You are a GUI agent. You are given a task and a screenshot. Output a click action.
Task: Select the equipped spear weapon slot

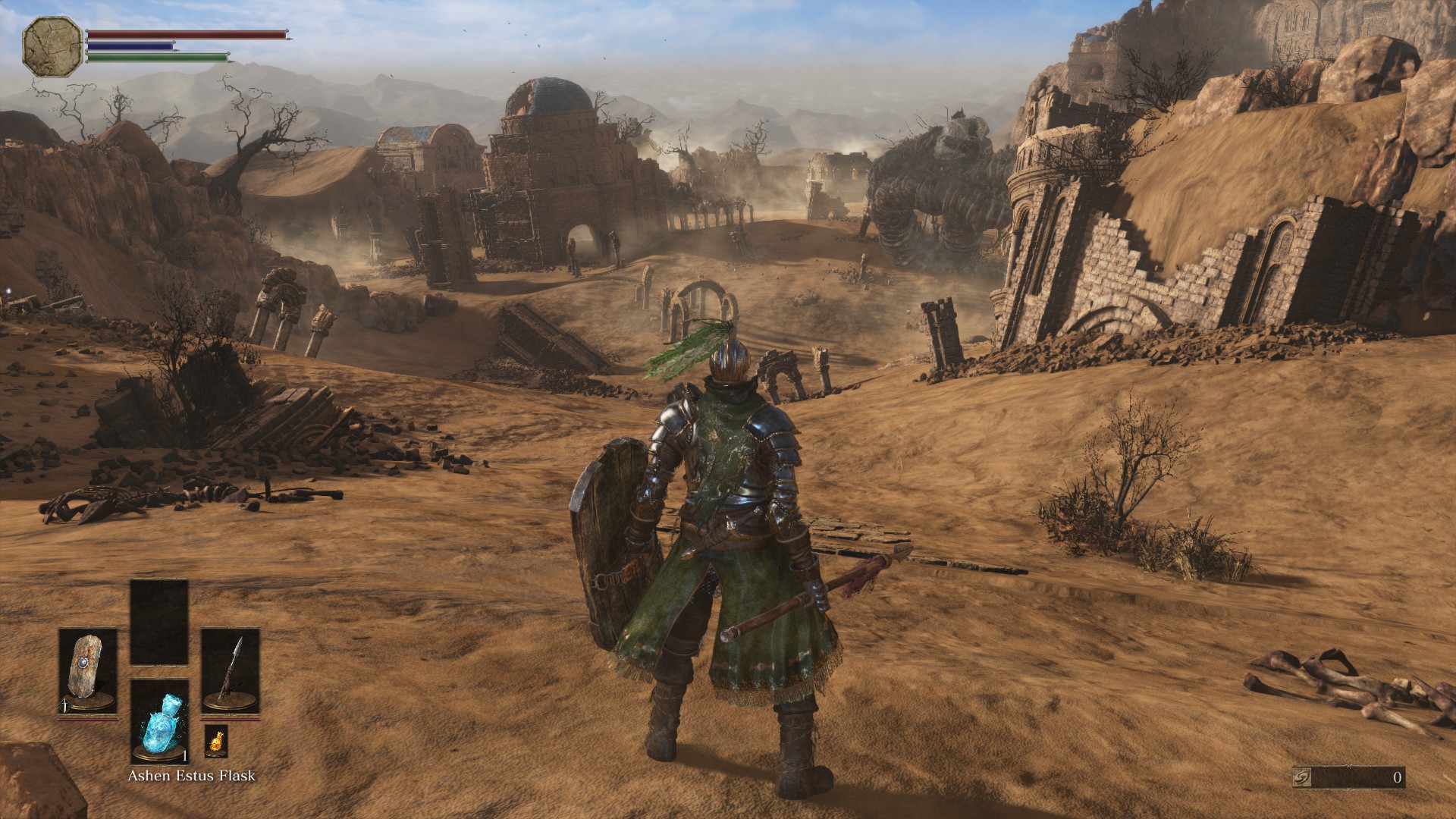tap(230, 671)
